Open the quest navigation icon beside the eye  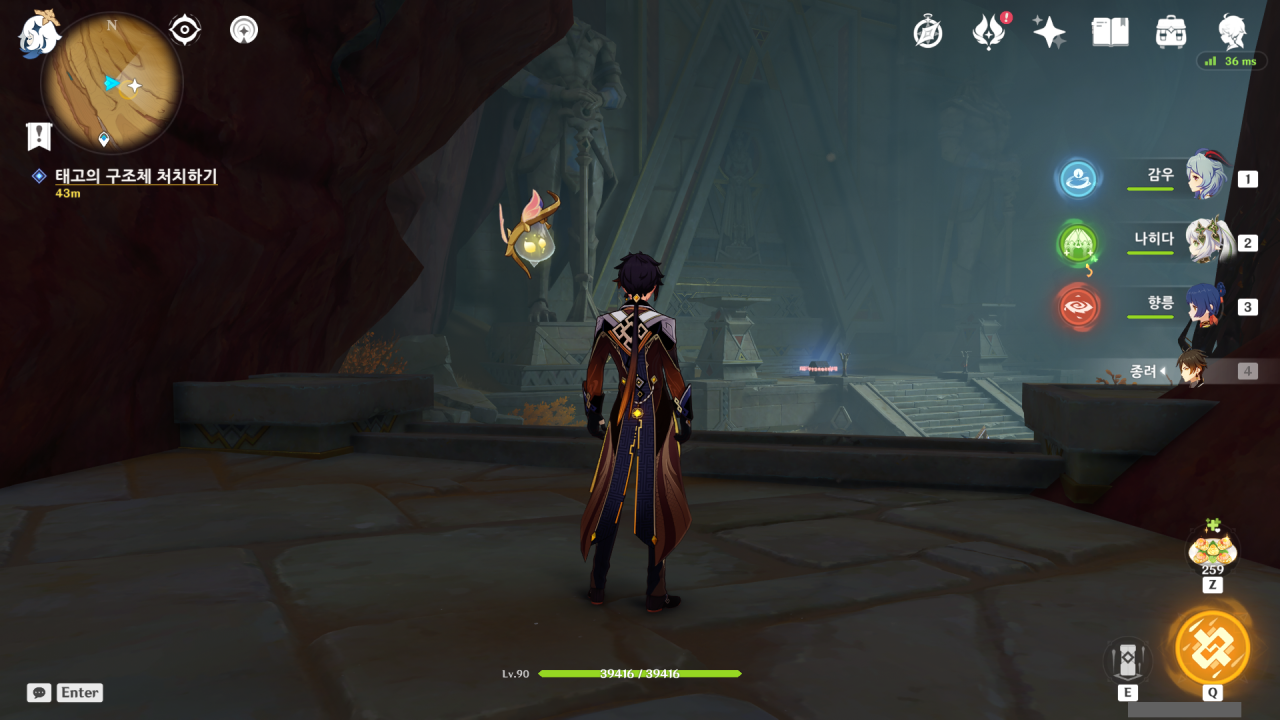point(243,30)
